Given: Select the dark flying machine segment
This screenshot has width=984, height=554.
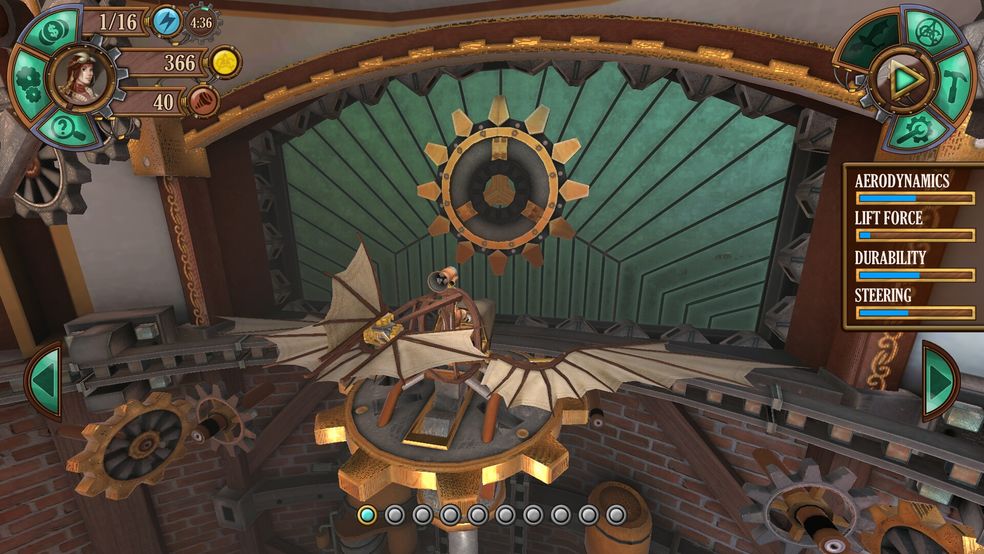Looking at the screenshot, I should click(x=870, y=42).
